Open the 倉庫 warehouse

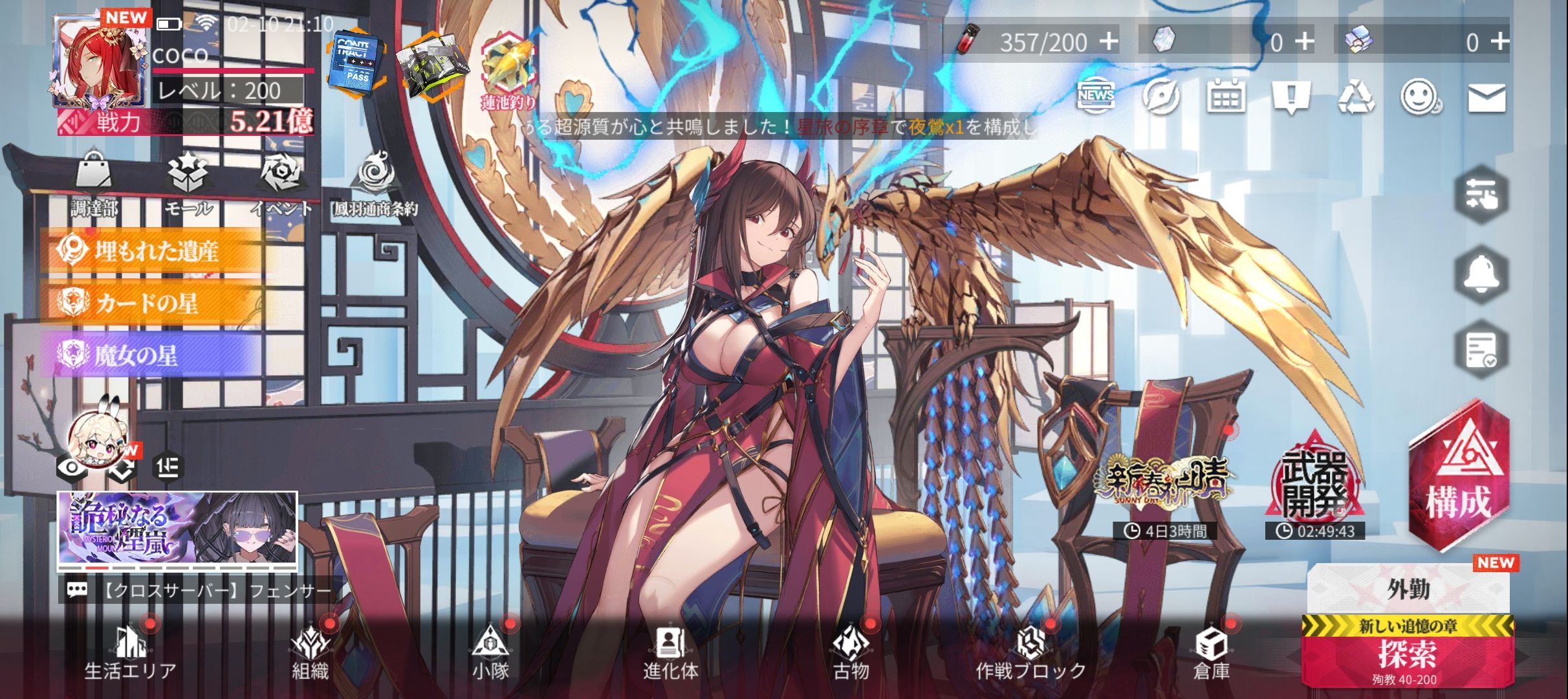click(1211, 654)
